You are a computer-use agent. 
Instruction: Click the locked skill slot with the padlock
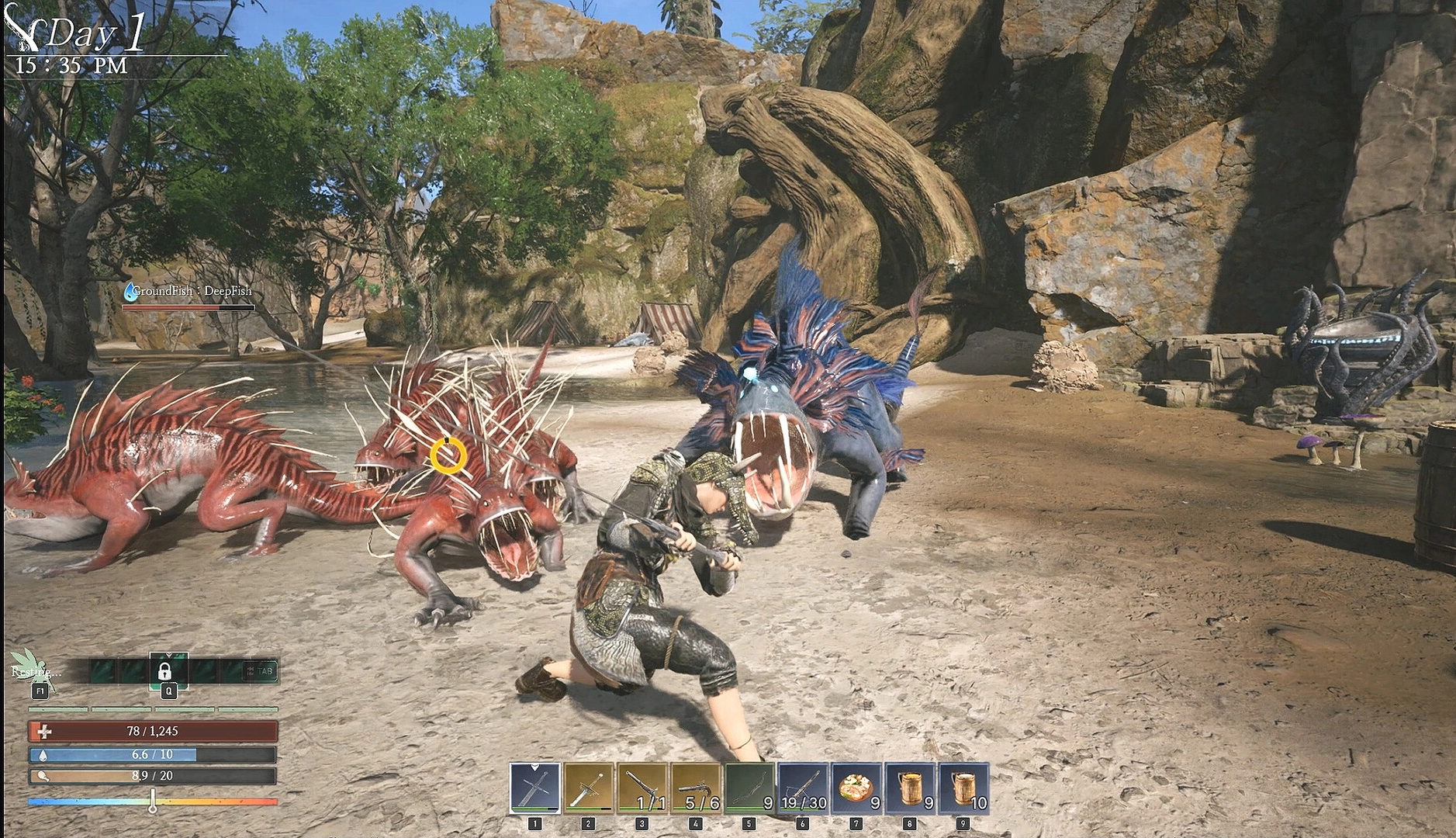point(165,670)
